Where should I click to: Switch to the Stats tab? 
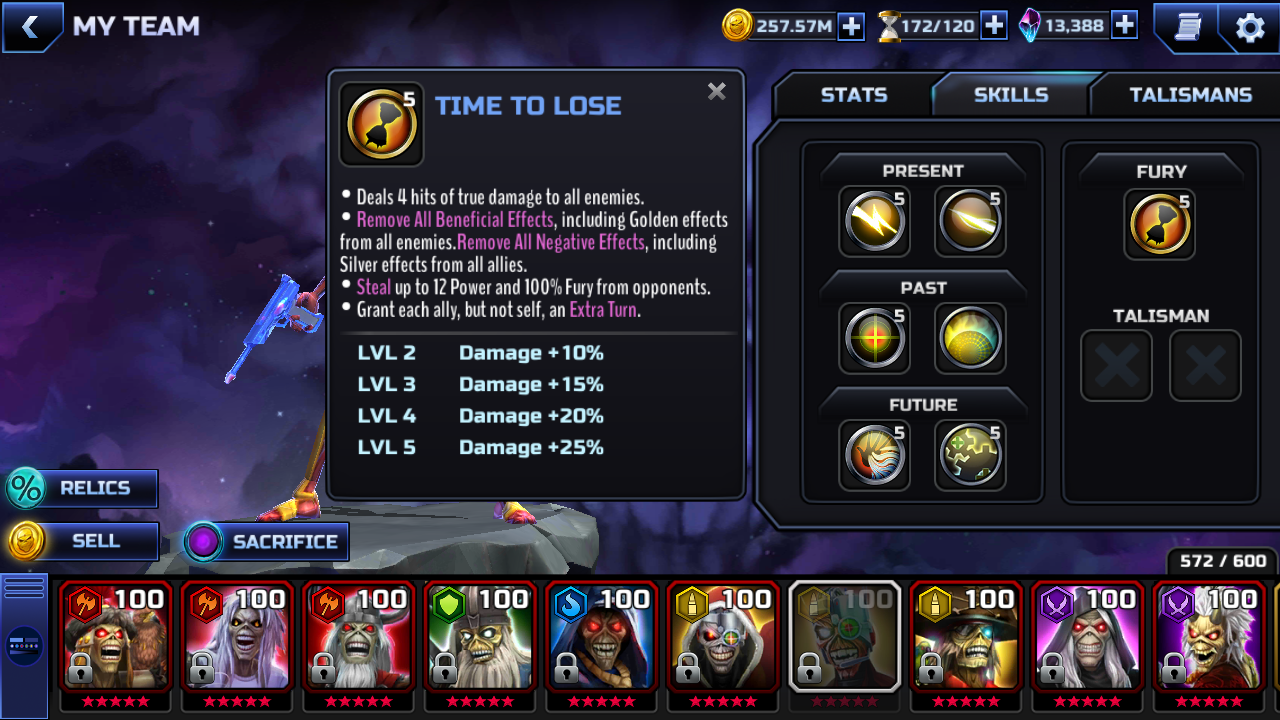pos(853,95)
